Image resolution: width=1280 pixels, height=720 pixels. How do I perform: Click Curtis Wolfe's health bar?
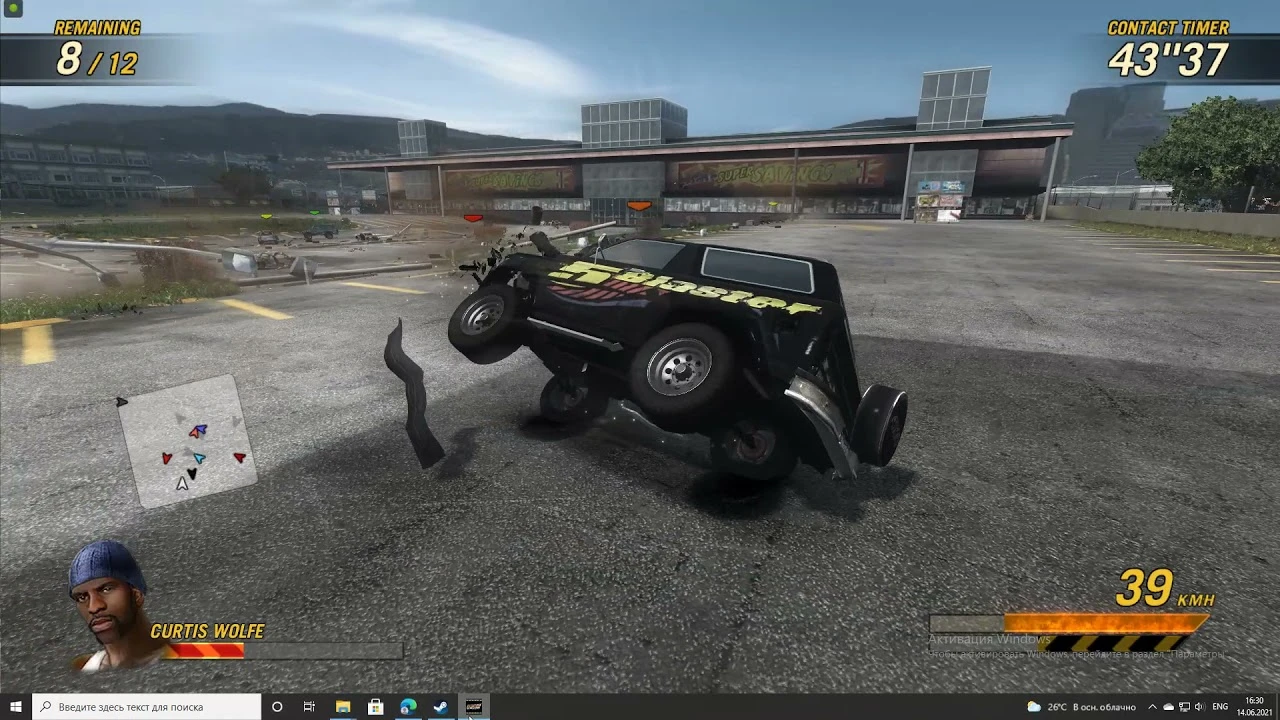[205, 648]
